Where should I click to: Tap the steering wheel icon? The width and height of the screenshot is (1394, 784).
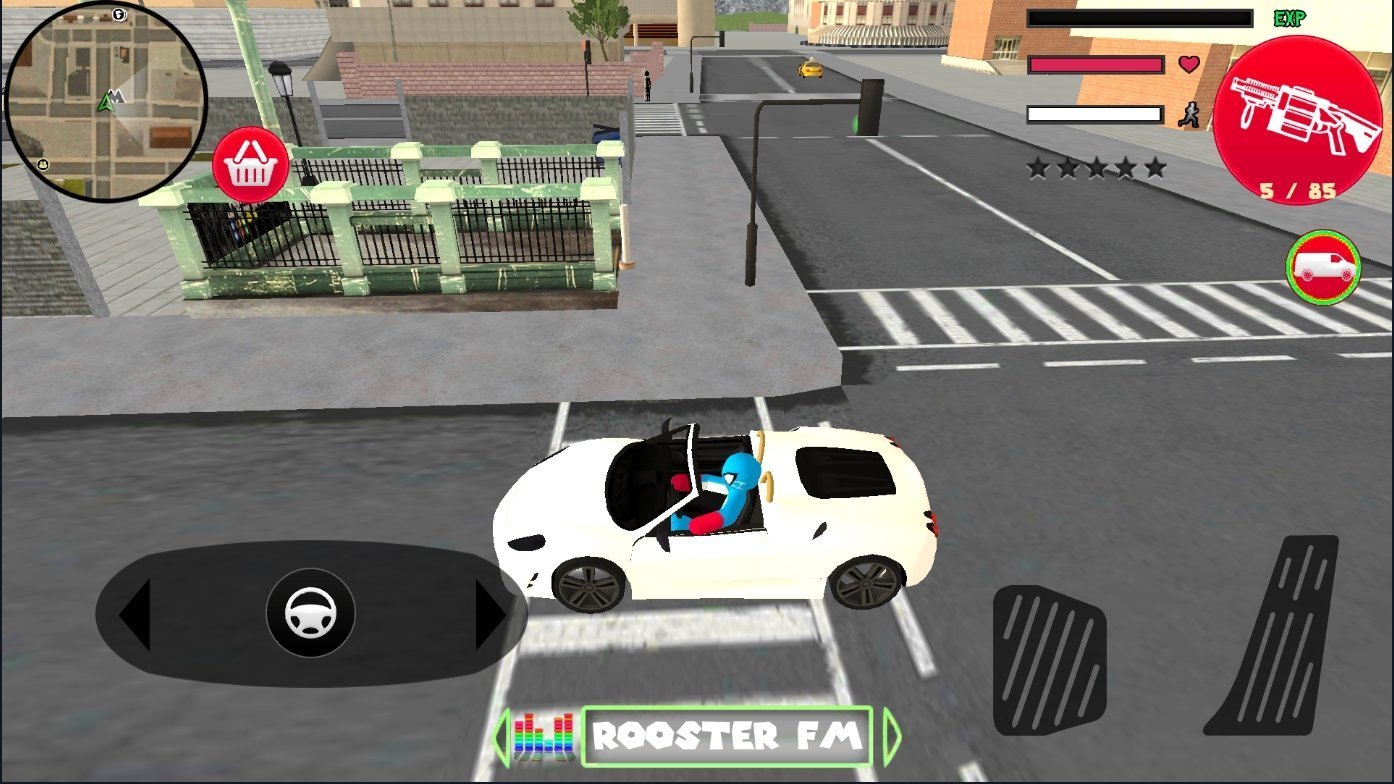click(310, 614)
